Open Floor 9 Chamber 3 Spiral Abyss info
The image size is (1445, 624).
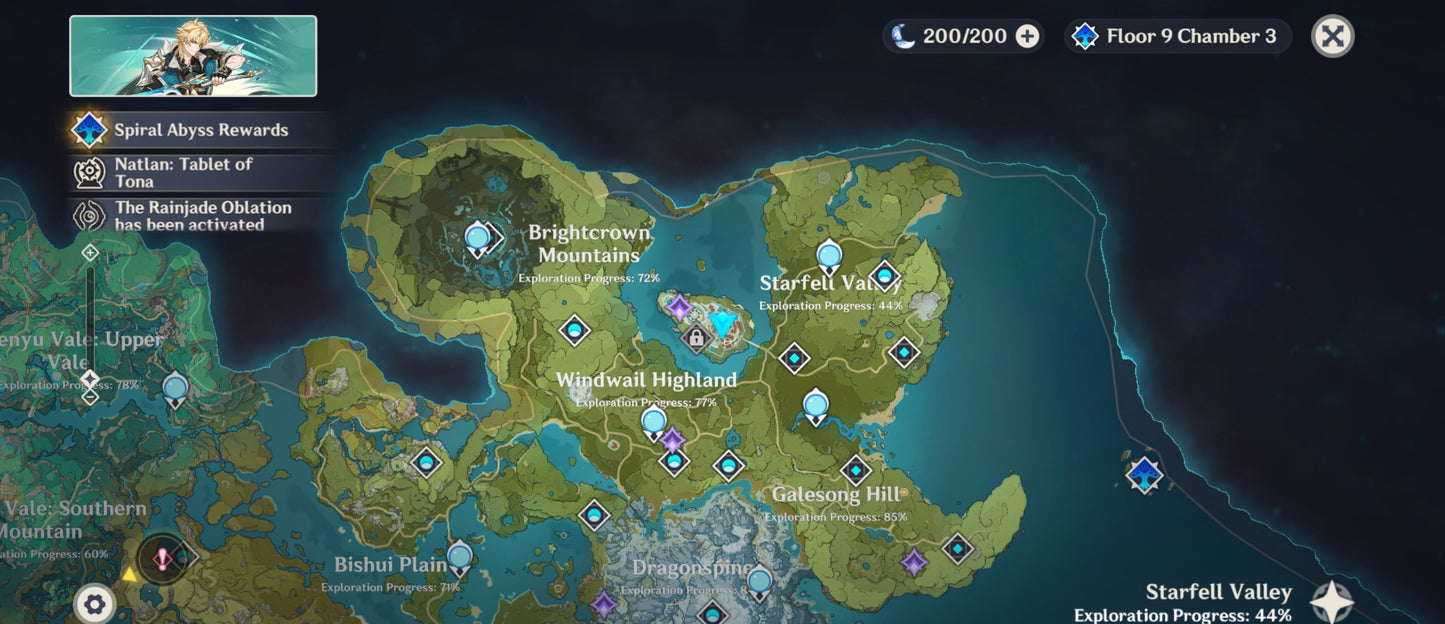pyautogui.click(x=1178, y=37)
